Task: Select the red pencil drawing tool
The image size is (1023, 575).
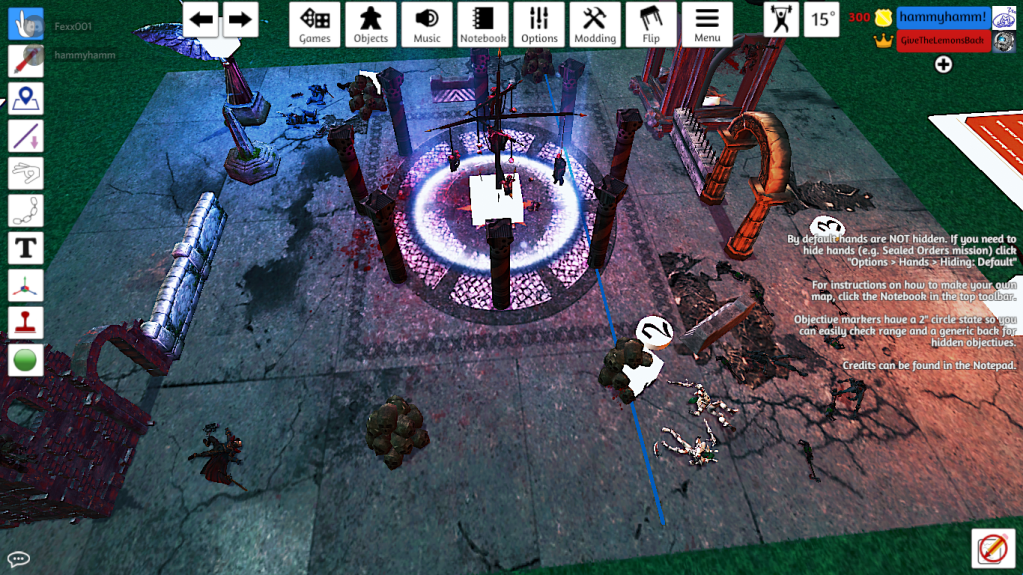Action: [x=25, y=59]
